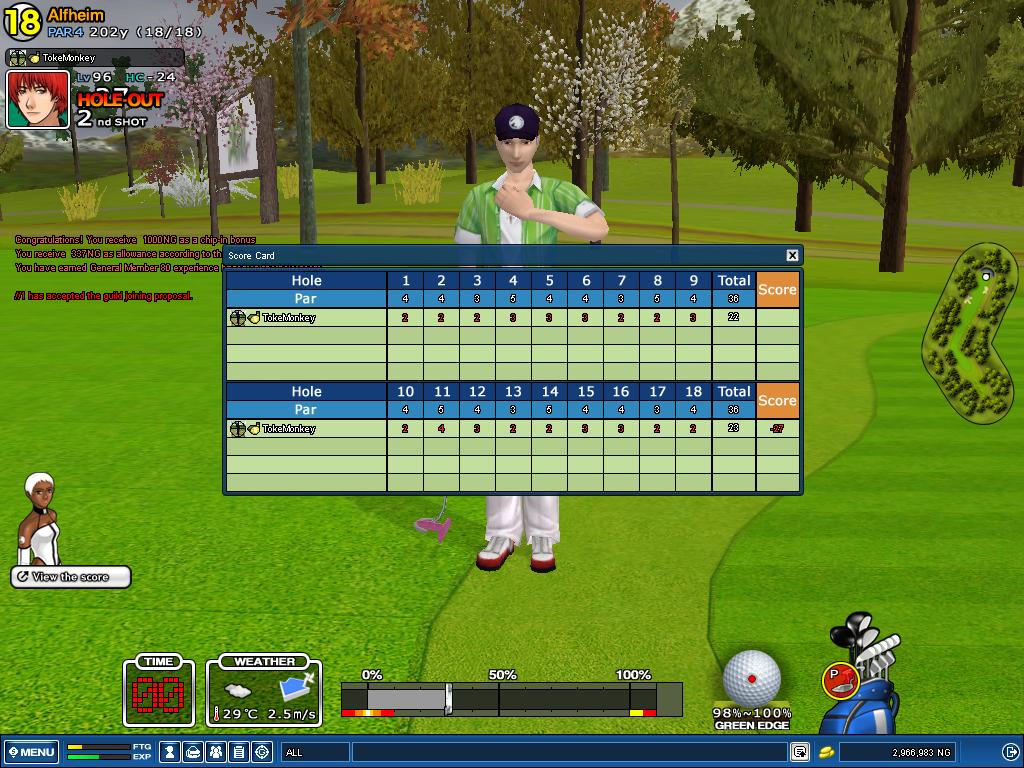Select the ALL chat channel selector
1024x768 pixels.
(315, 752)
